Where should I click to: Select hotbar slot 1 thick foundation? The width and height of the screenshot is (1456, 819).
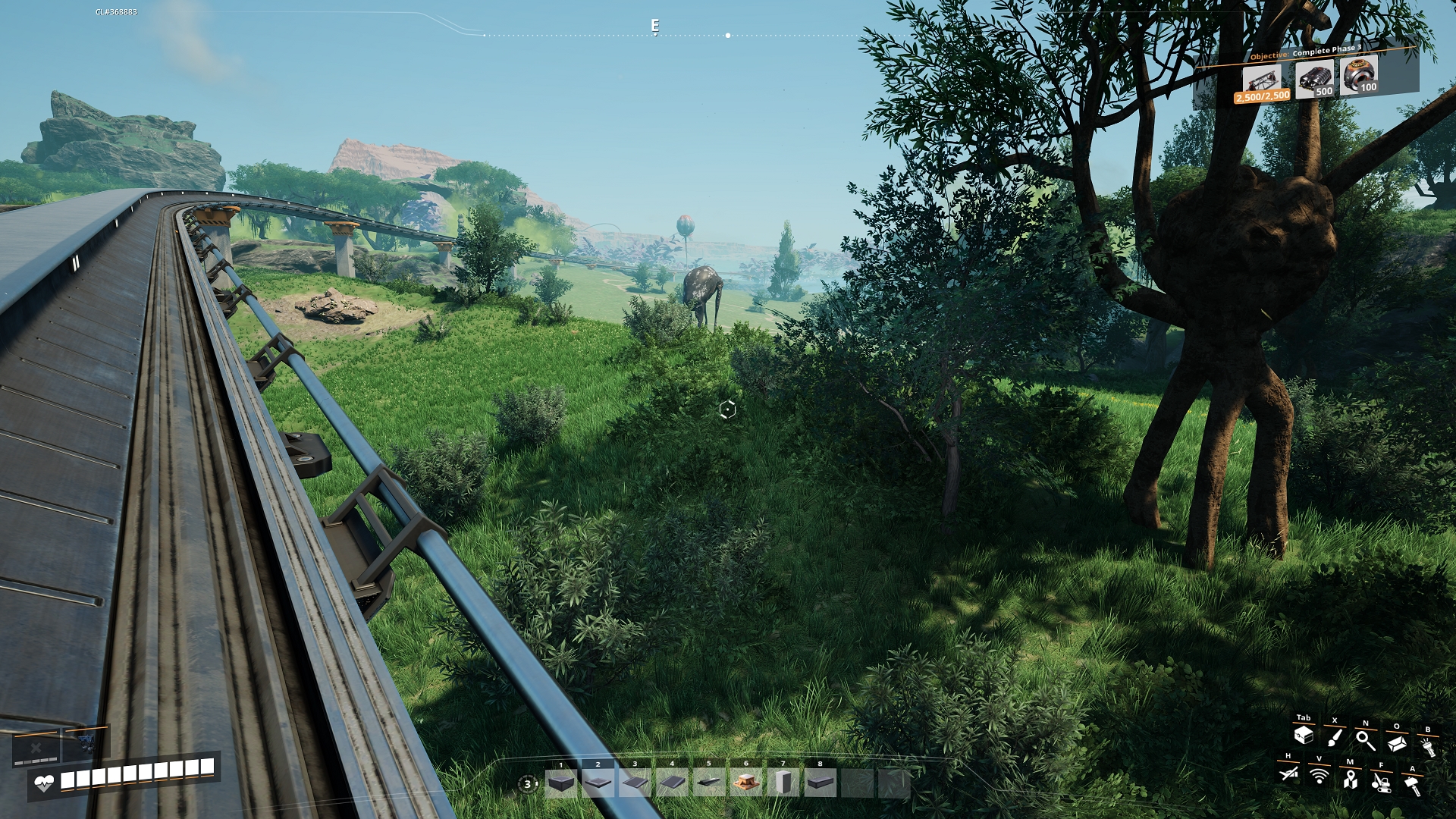click(561, 783)
